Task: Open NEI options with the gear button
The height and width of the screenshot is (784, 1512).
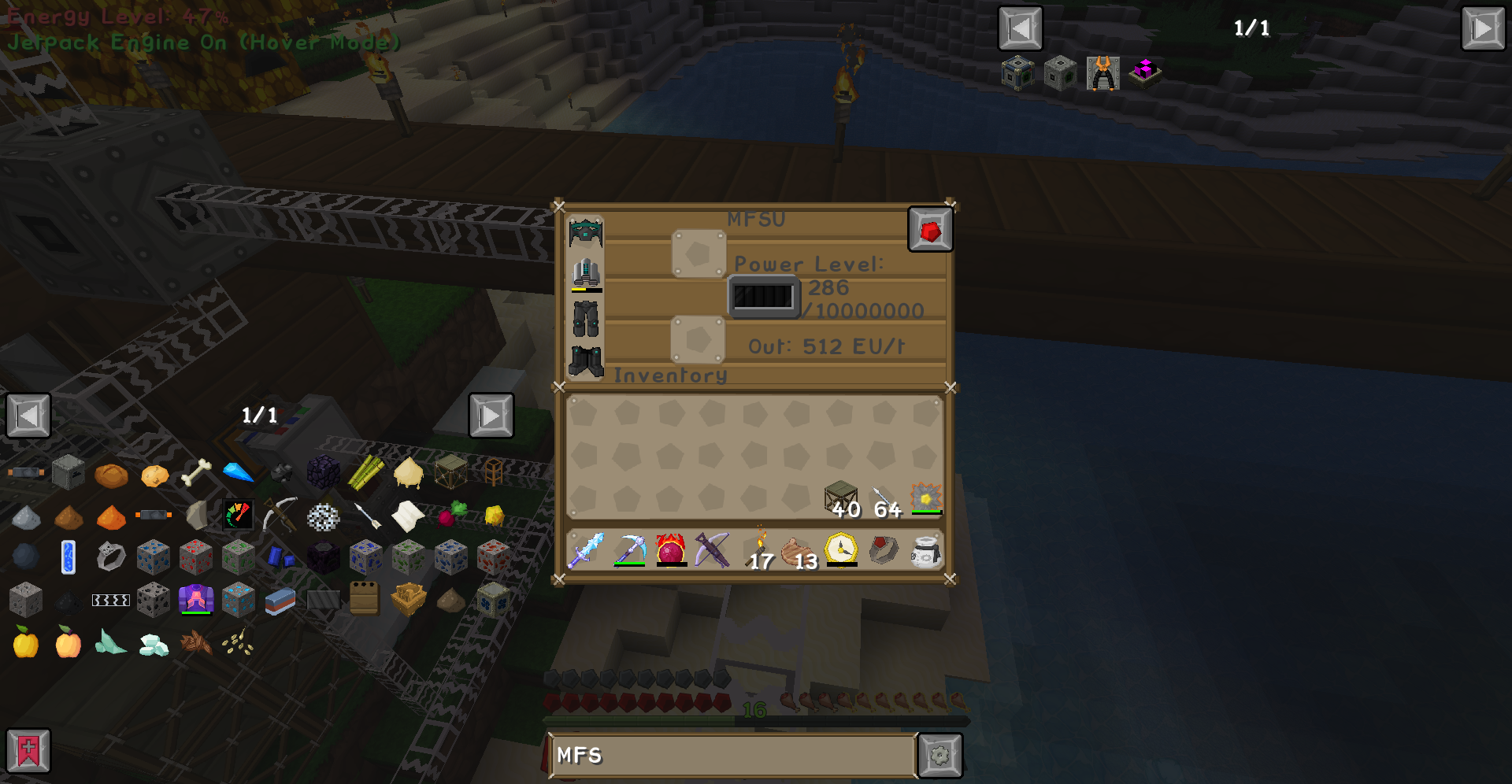Action: tap(939, 755)
